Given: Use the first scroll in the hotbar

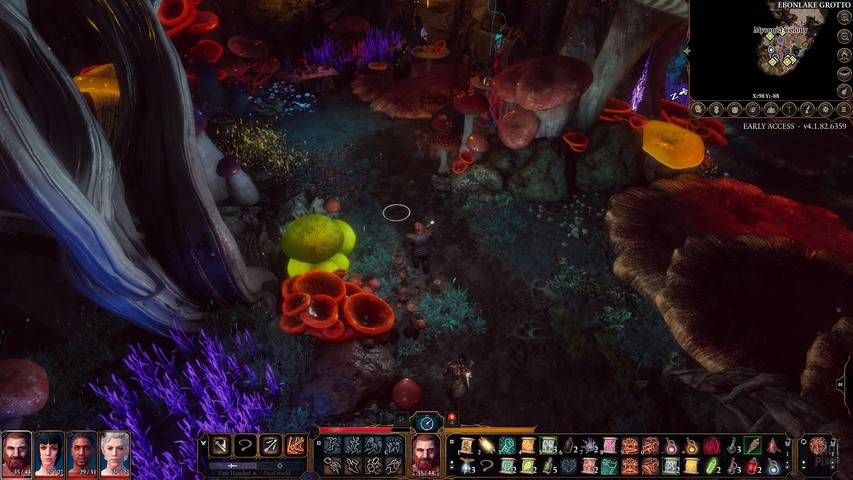Looking at the screenshot, I should 466,446.
